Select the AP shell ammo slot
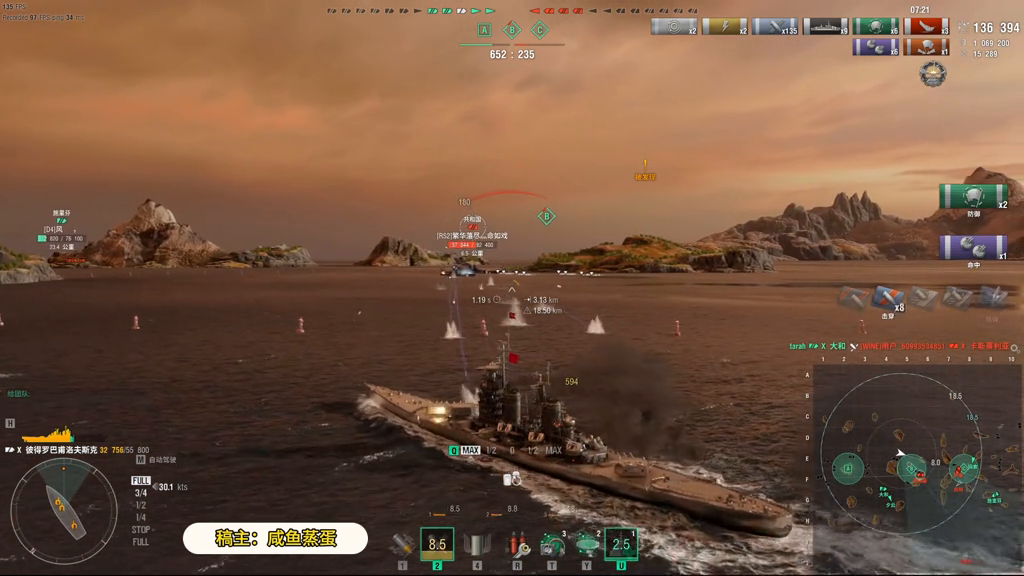Viewport: 1024px width, 576px height. coord(402,545)
